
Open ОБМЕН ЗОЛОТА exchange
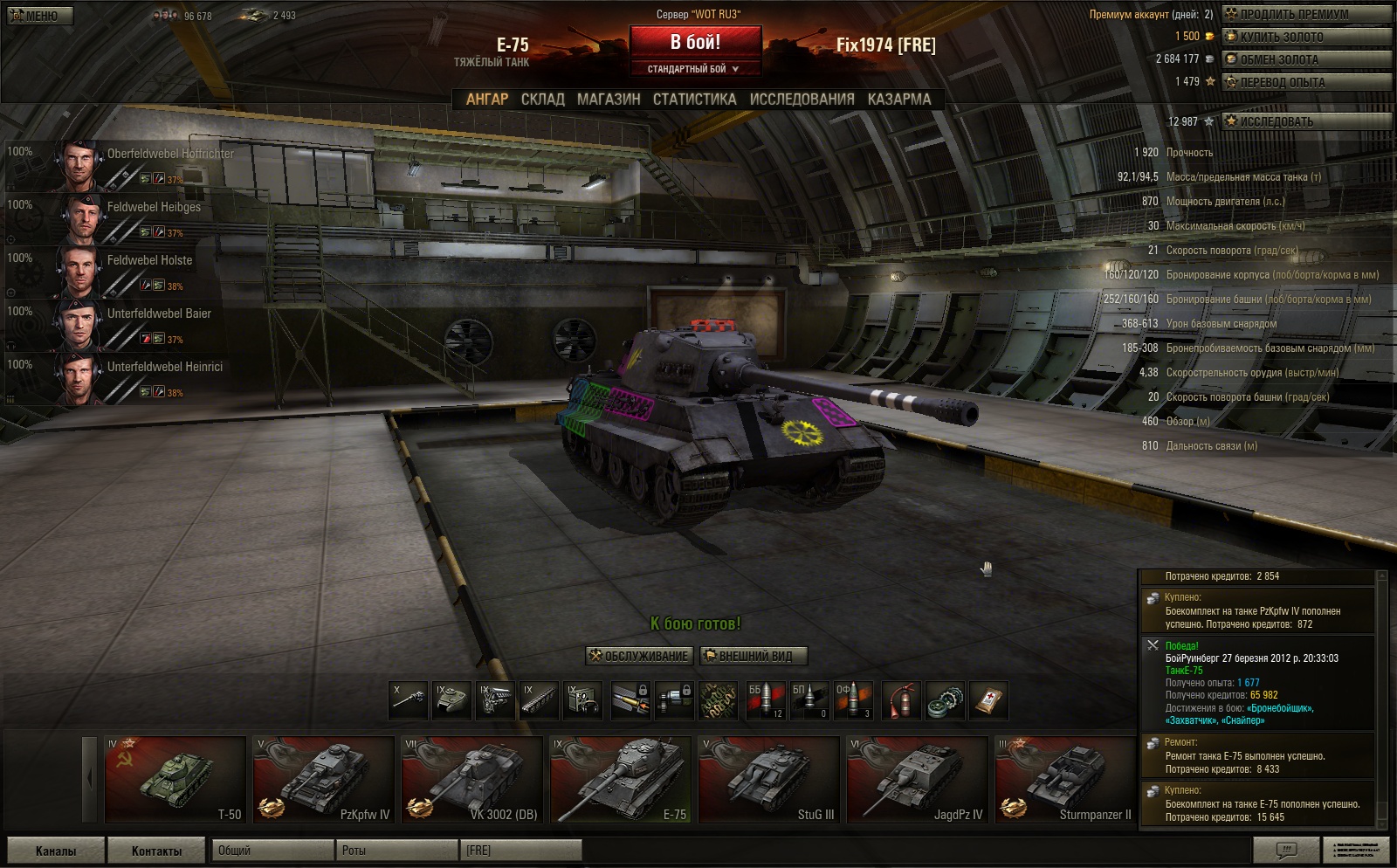click(x=1306, y=59)
